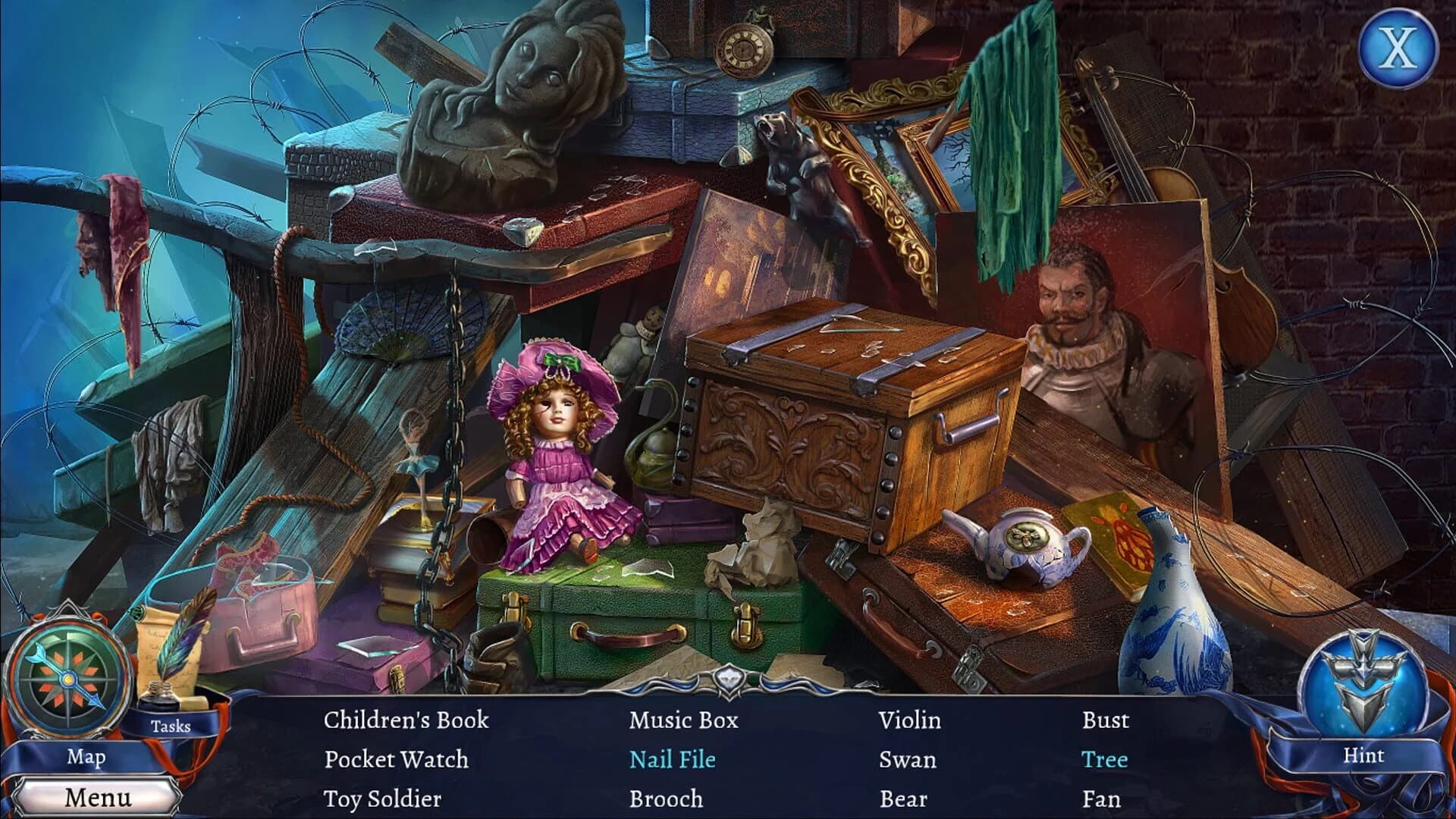Click the Map label on the banner
1456x819 pixels.
point(86,756)
